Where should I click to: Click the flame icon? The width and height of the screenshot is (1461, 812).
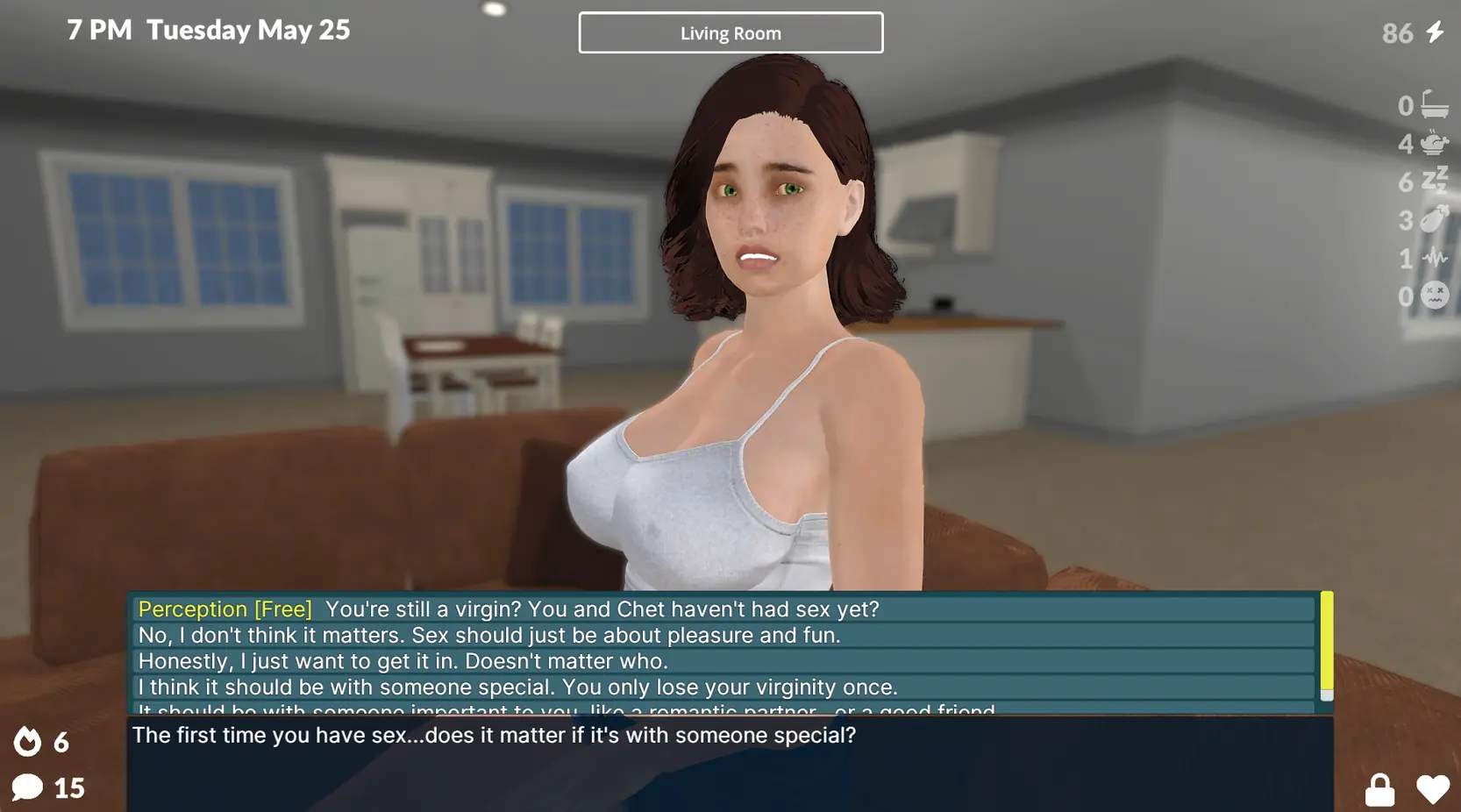click(x=27, y=742)
